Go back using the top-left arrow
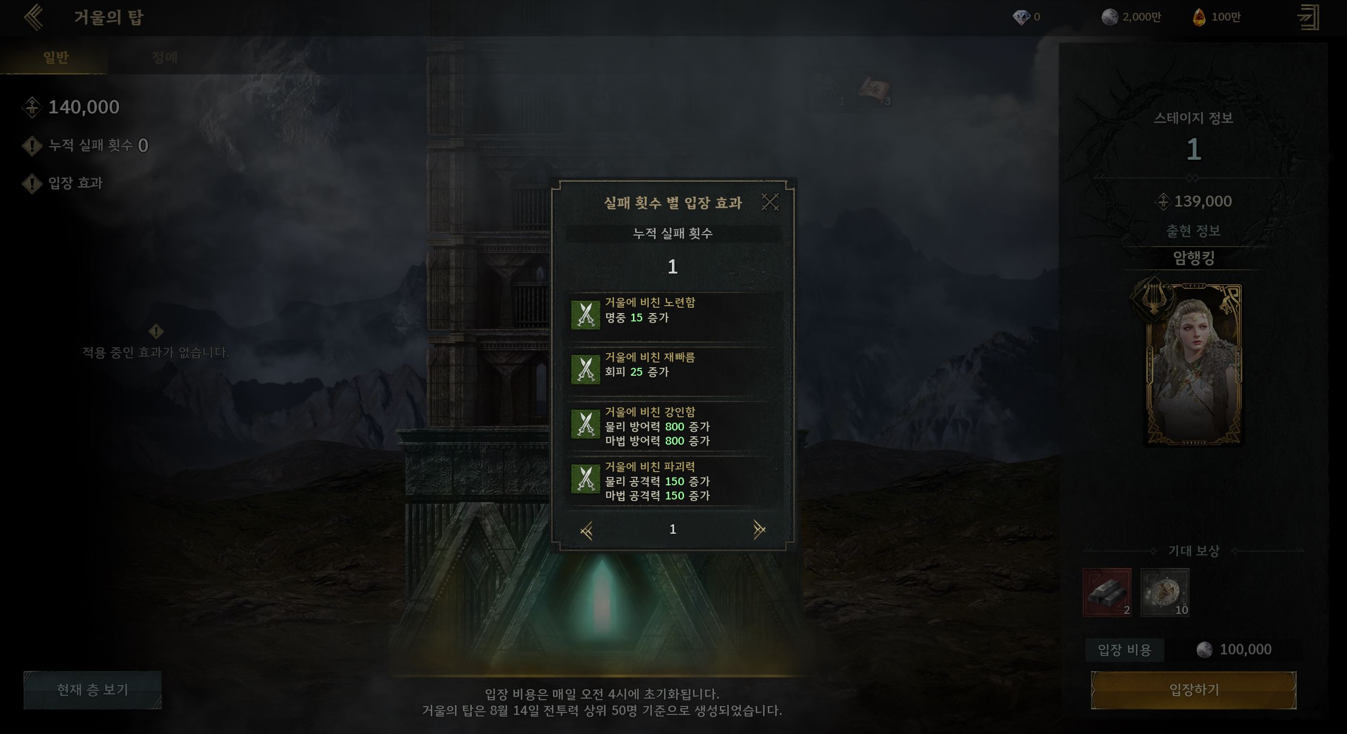1347x734 pixels. click(x=34, y=17)
